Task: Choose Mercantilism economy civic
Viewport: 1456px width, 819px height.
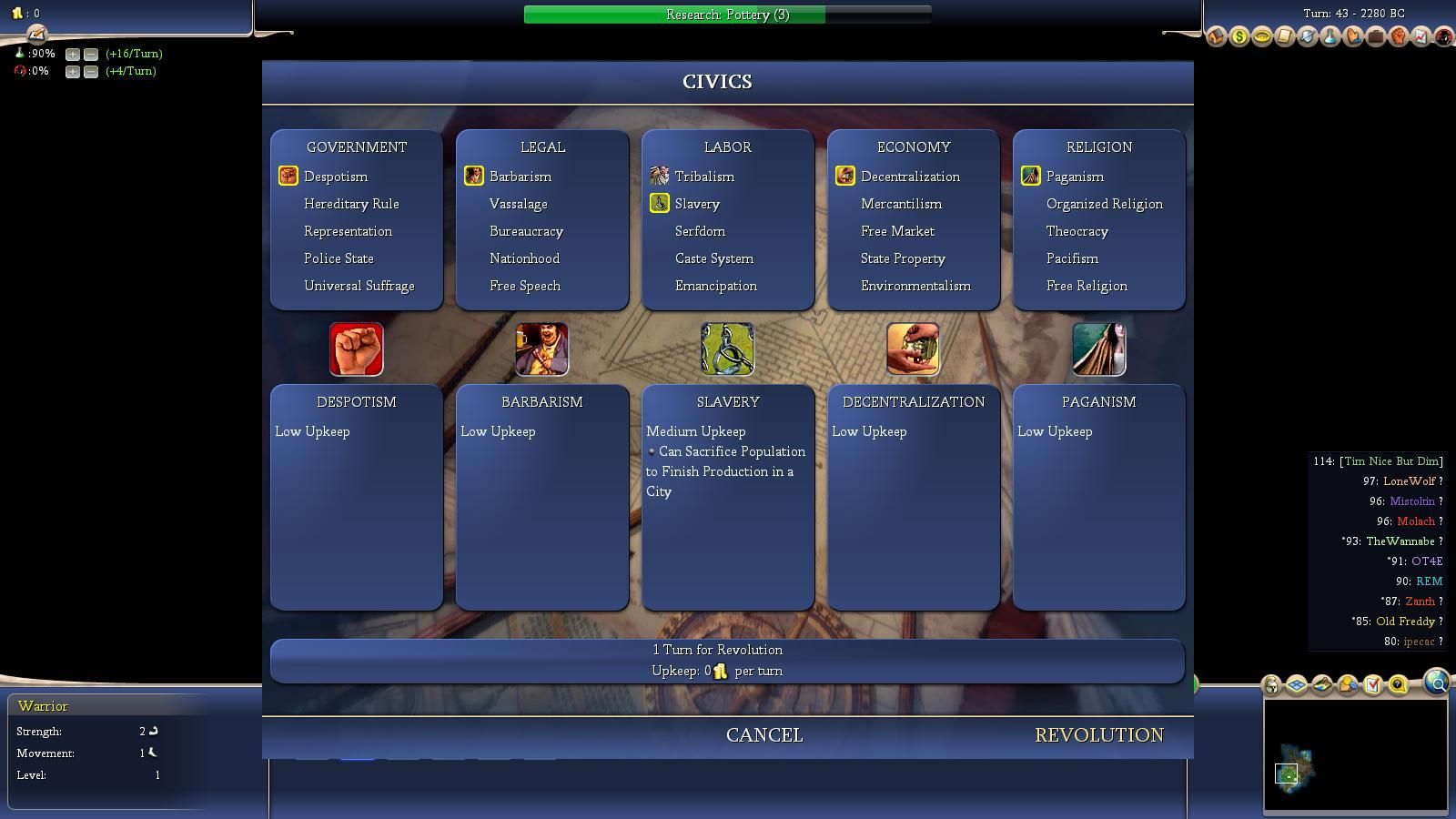Action: 901,204
